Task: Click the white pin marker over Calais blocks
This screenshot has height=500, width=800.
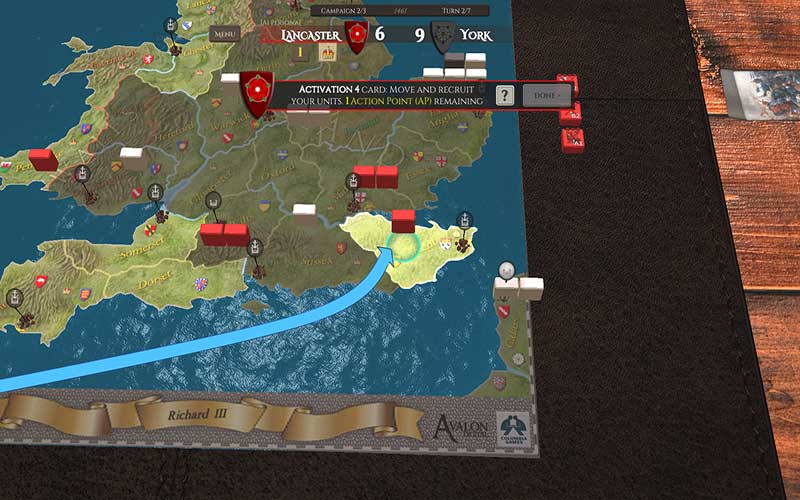Action: point(507,269)
